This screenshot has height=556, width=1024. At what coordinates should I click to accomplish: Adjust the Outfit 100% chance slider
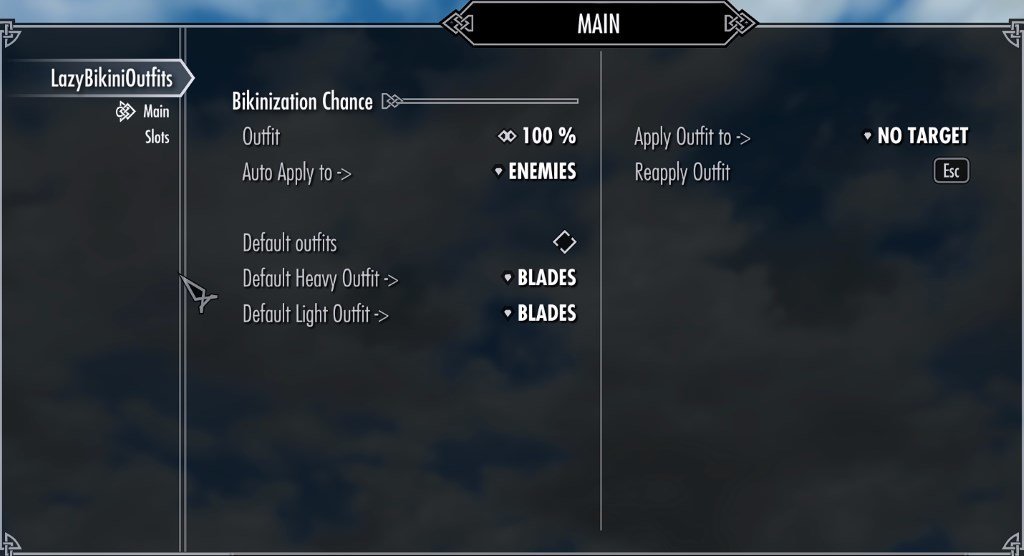pyautogui.click(x=538, y=136)
